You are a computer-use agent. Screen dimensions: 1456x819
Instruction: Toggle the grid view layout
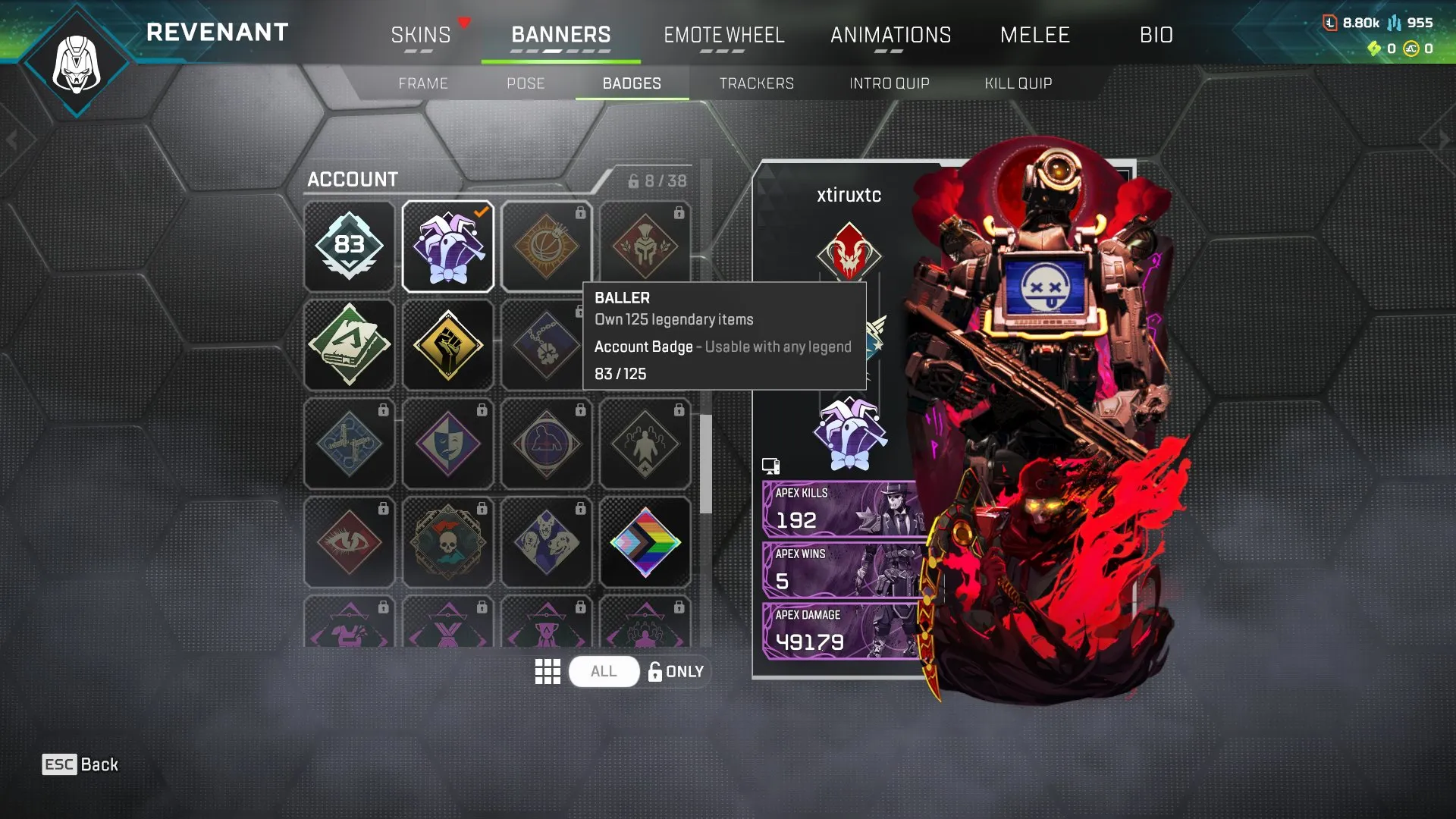(x=548, y=670)
